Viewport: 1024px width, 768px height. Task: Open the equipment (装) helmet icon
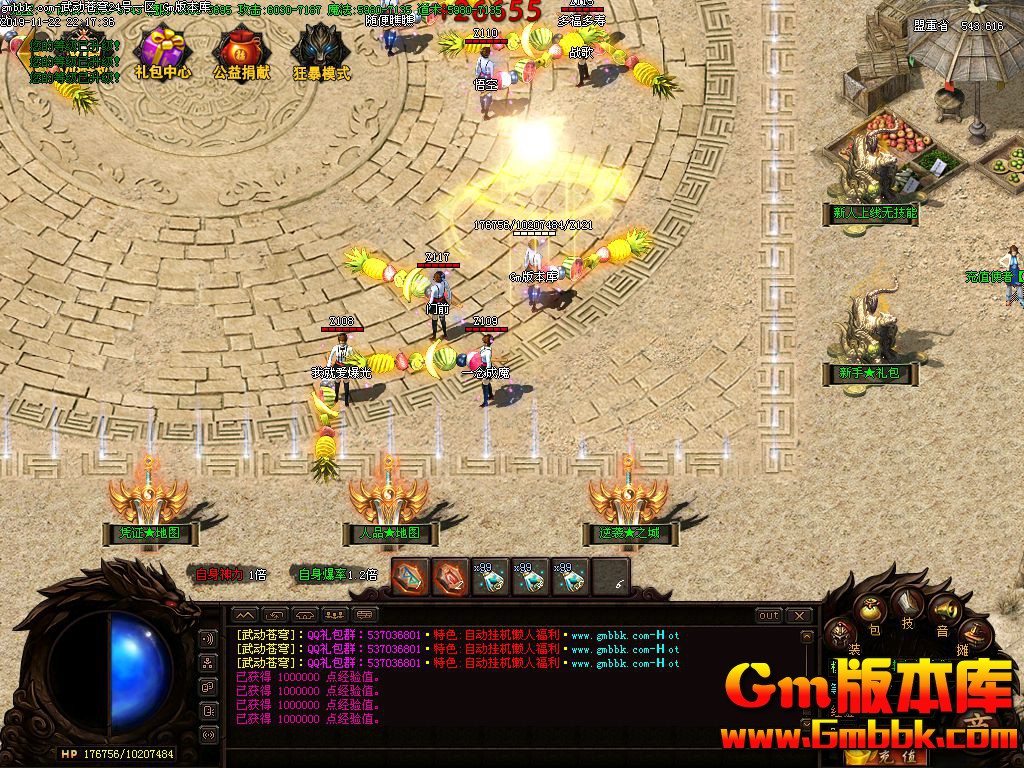tap(842, 634)
